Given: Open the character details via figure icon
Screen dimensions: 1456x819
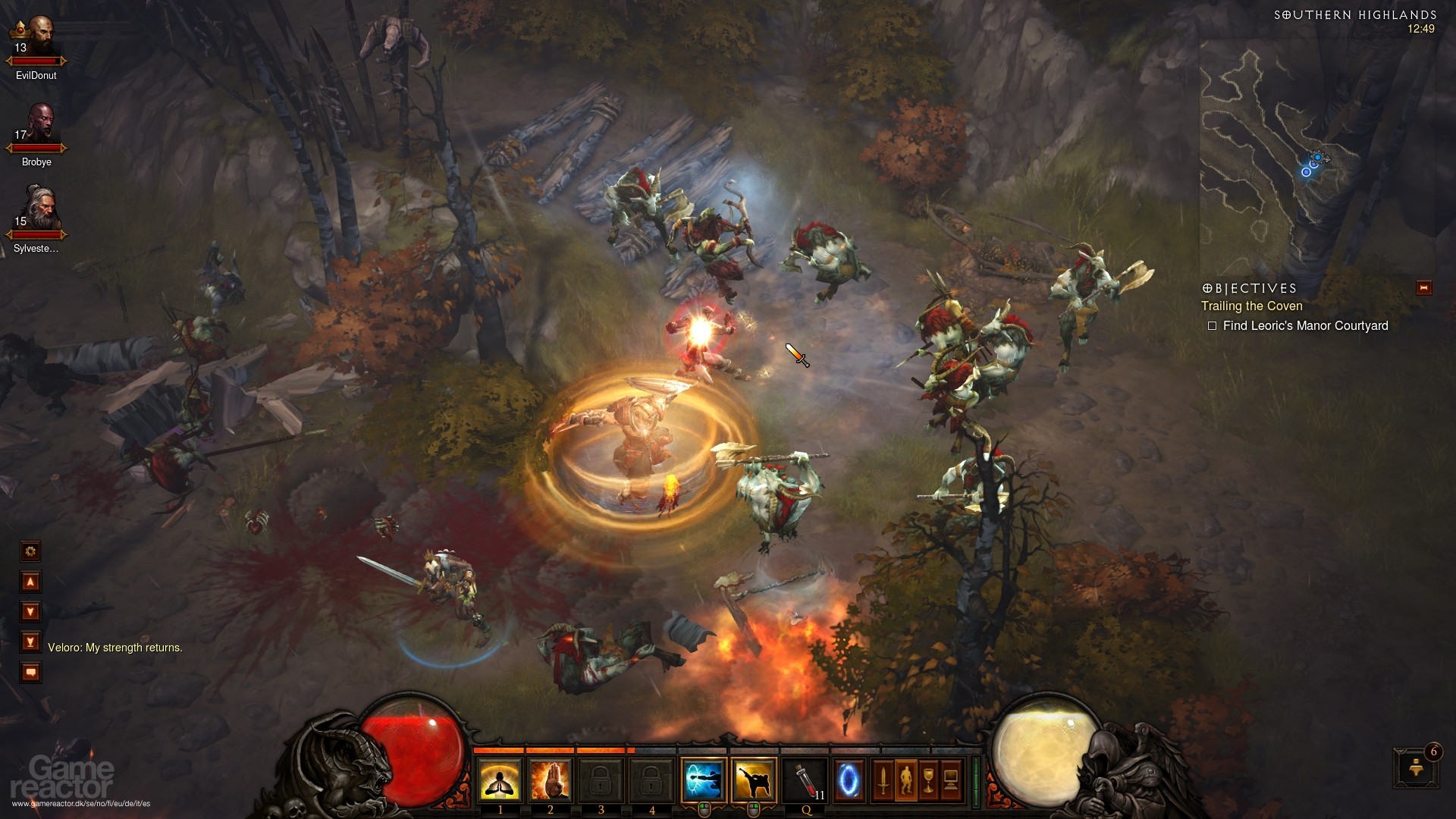Looking at the screenshot, I should pyautogui.click(x=906, y=781).
